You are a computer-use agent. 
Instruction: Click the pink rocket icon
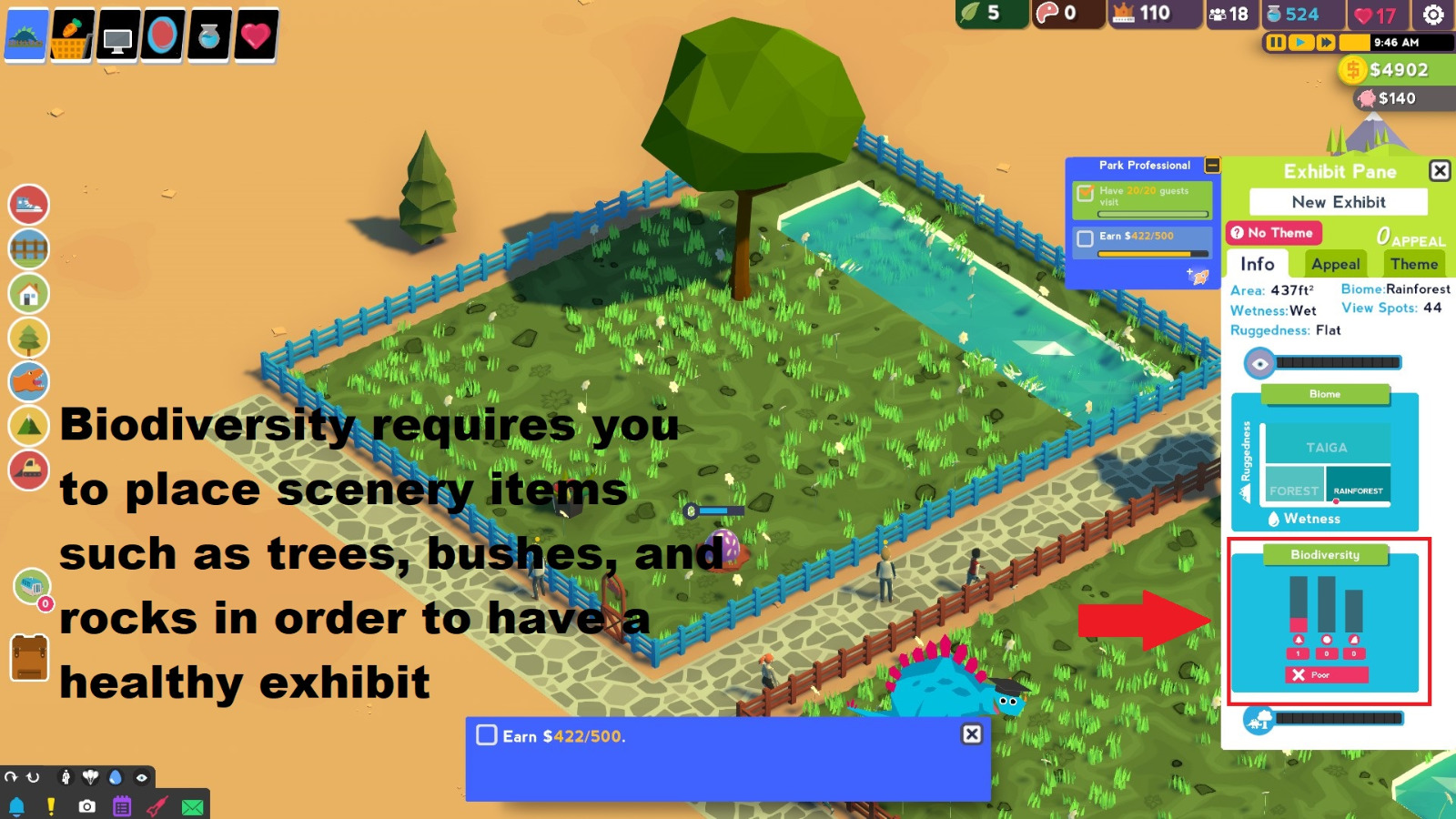(158, 806)
